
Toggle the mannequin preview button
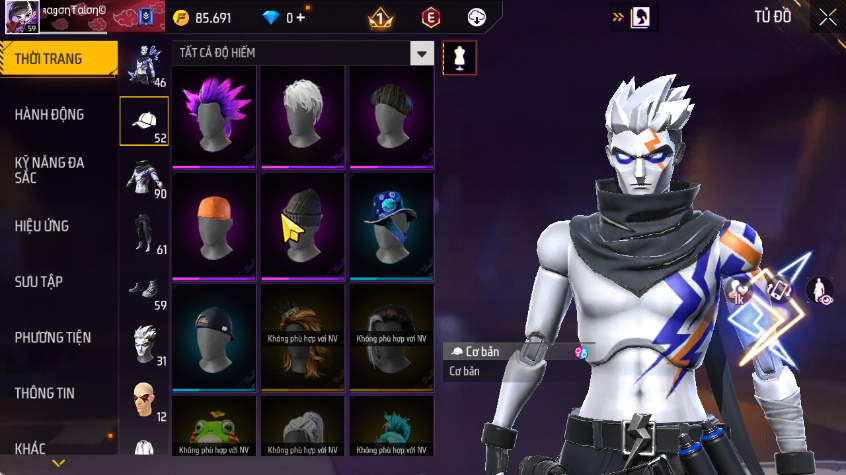click(460, 57)
